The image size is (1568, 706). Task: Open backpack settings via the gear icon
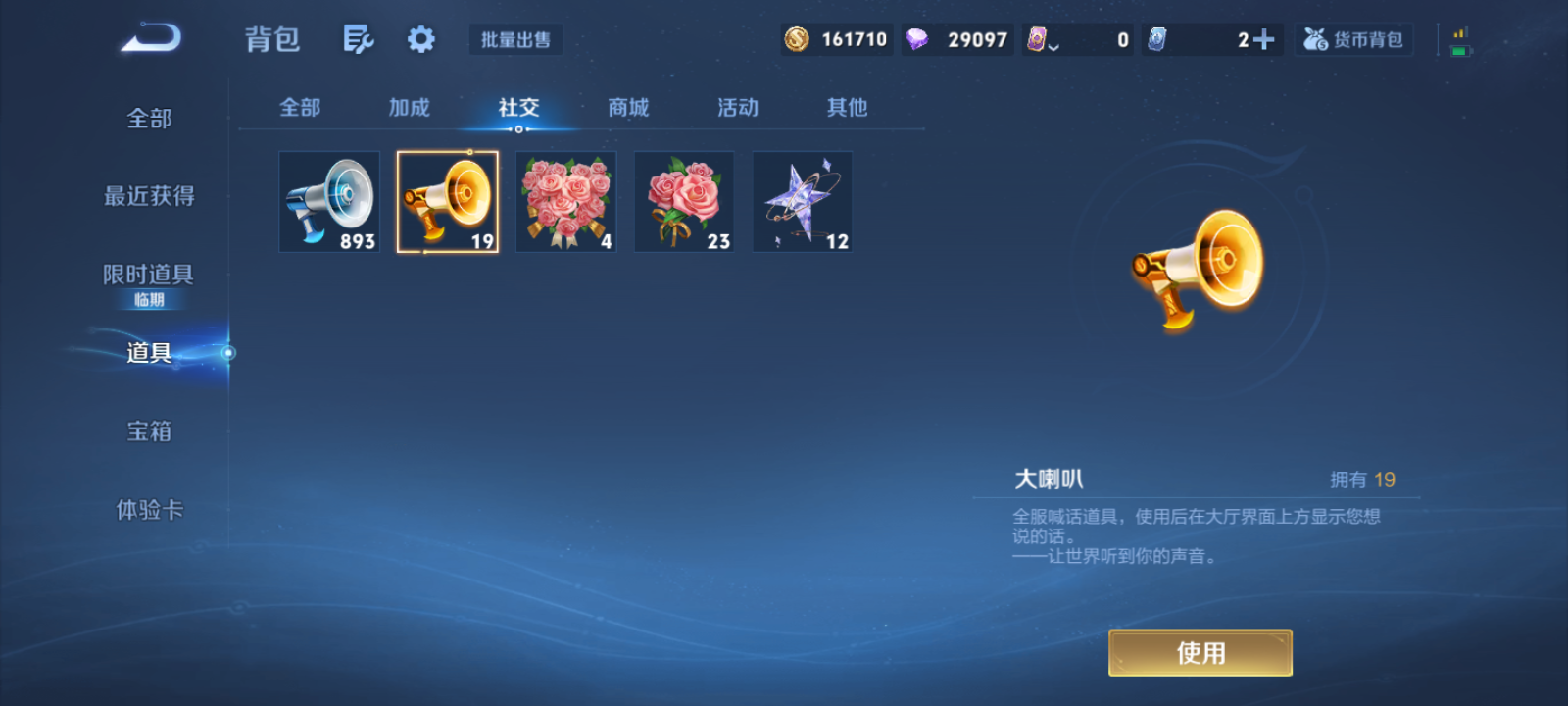(420, 37)
